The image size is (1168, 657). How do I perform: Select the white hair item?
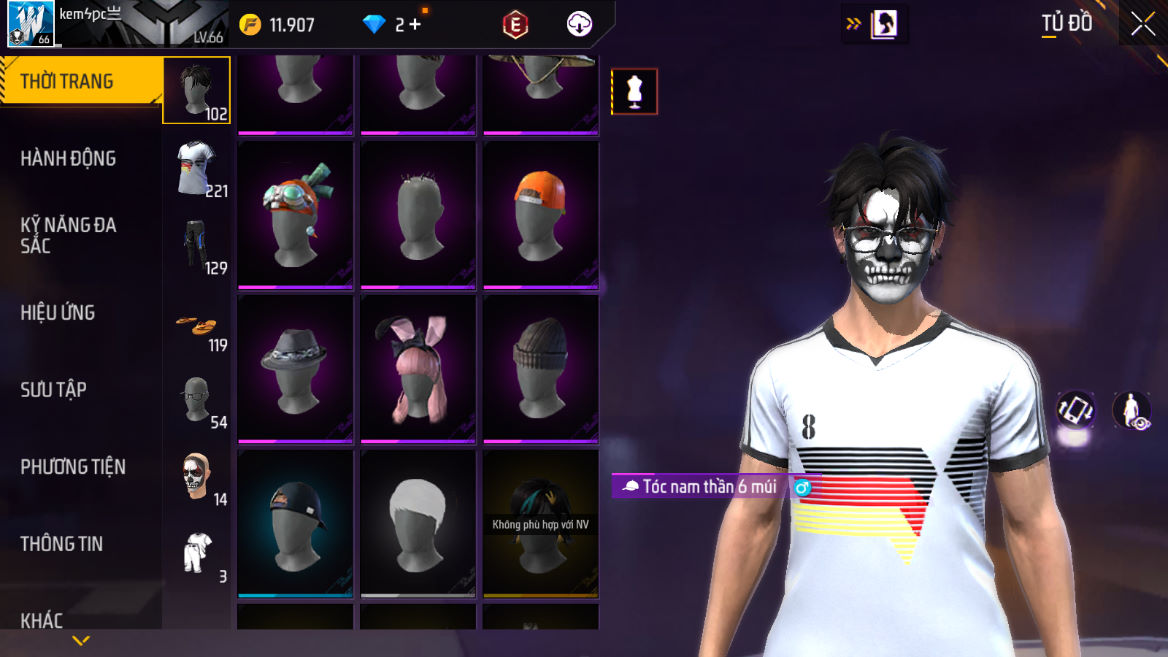(x=418, y=523)
